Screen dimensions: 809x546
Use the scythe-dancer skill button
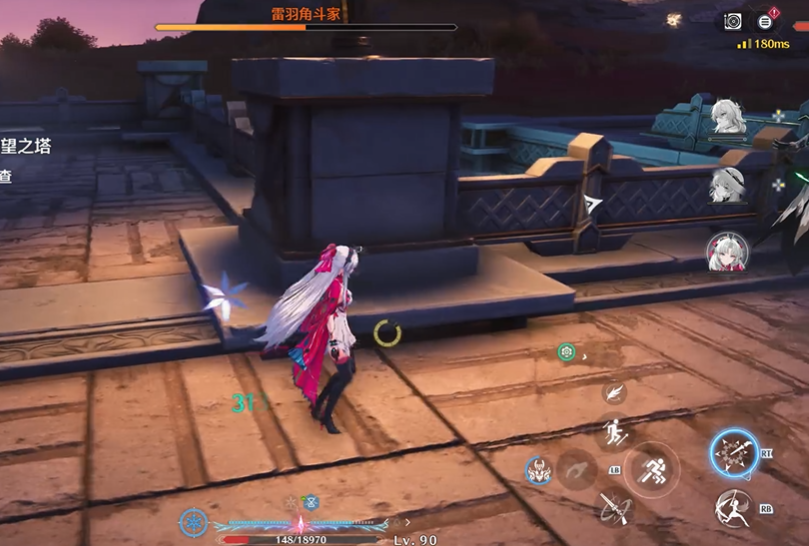pos(734,509)
